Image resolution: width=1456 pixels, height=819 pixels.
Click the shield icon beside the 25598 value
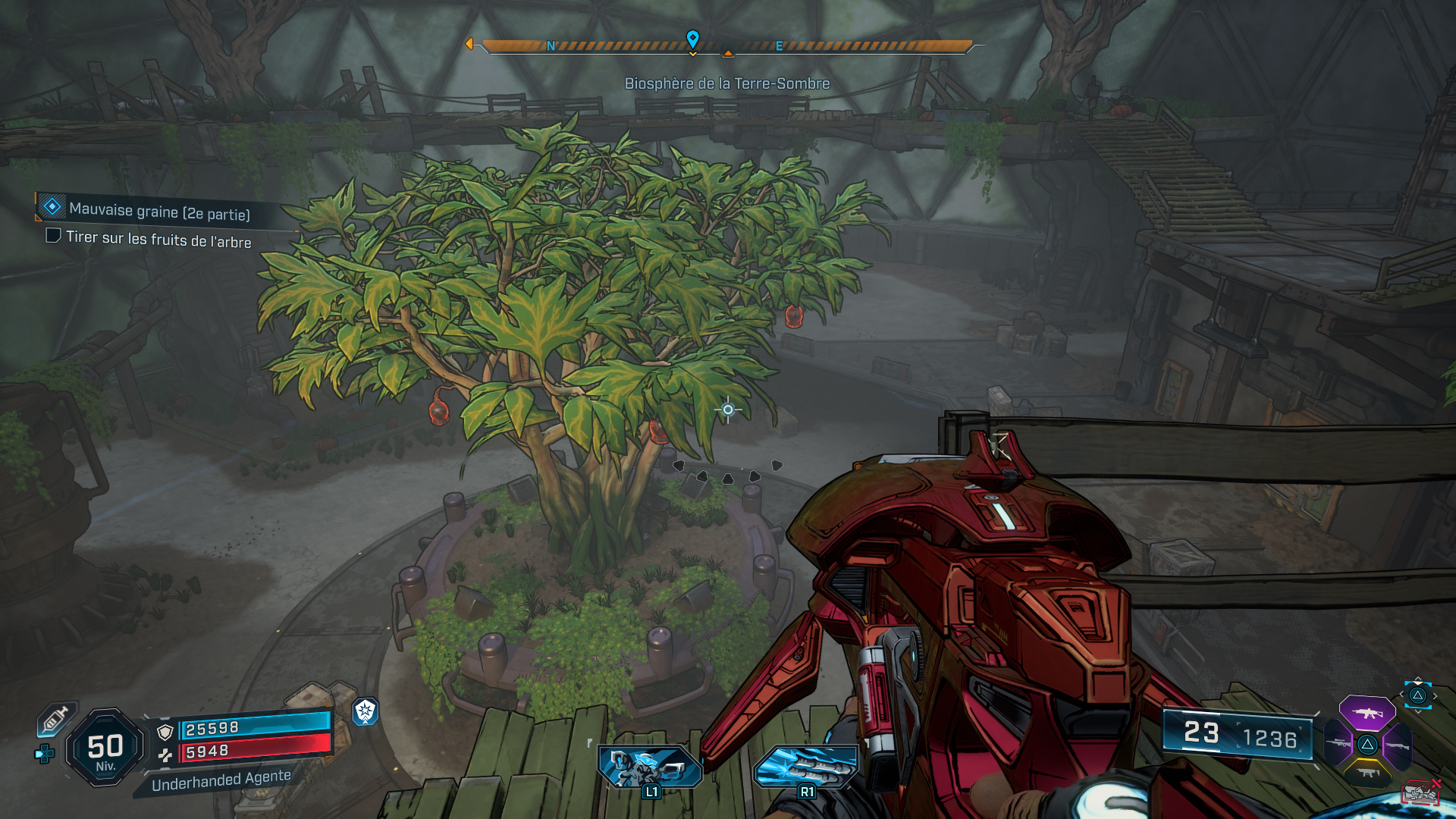pos(165,732)
